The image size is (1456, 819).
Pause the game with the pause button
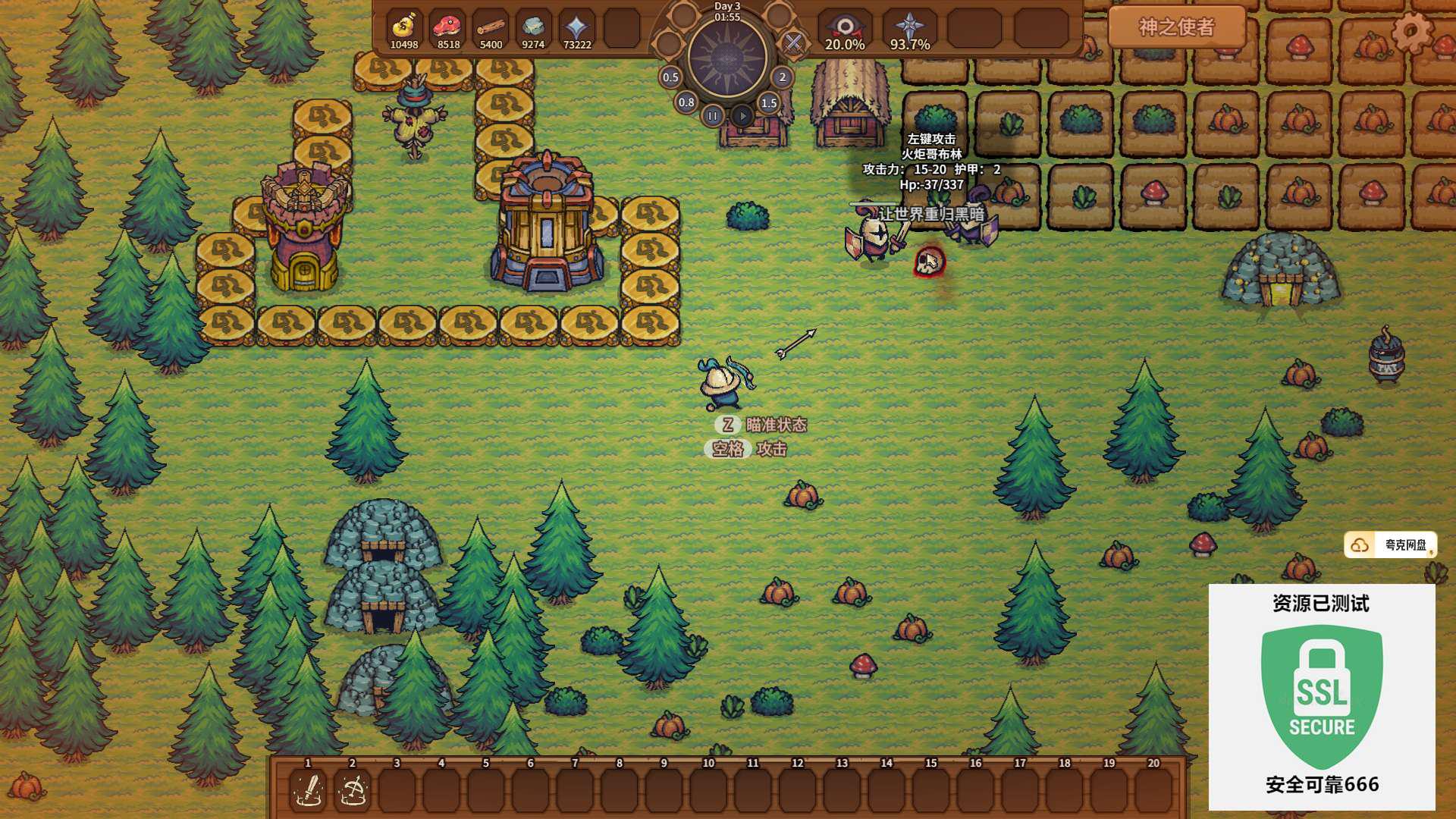click(x=712, y=116)
